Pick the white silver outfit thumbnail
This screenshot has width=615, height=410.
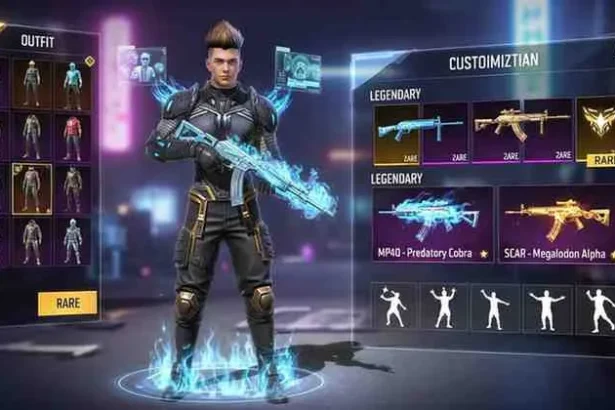pos(73,240)
